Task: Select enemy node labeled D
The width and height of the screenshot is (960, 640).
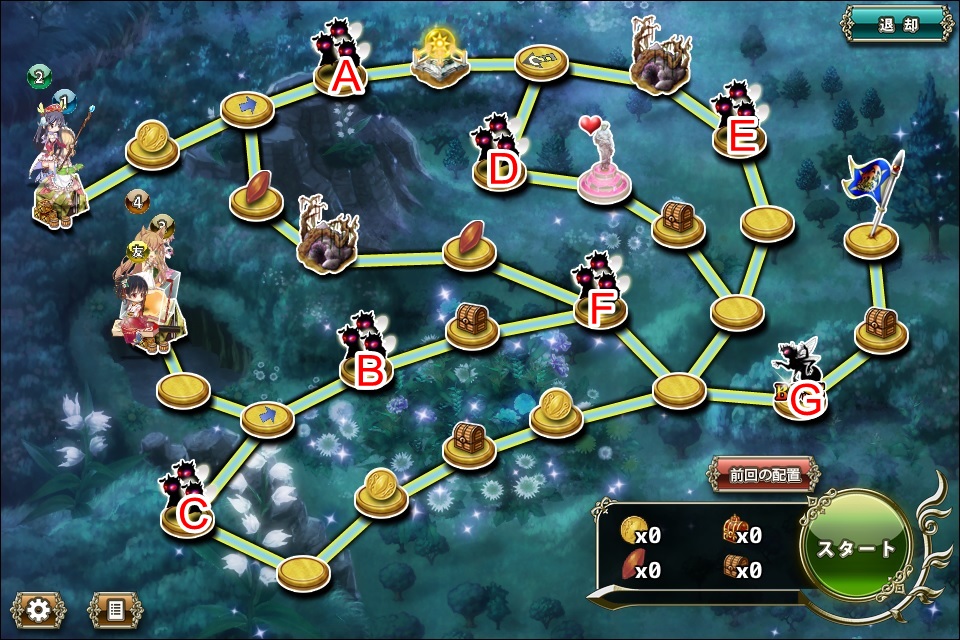Action: (500, 160)
